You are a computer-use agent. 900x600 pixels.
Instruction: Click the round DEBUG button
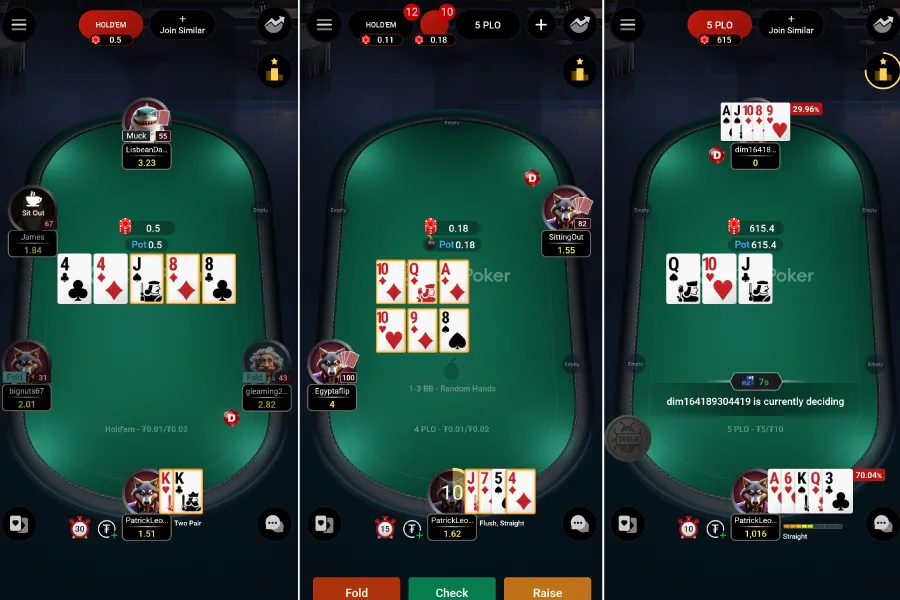tap(627, 438)
